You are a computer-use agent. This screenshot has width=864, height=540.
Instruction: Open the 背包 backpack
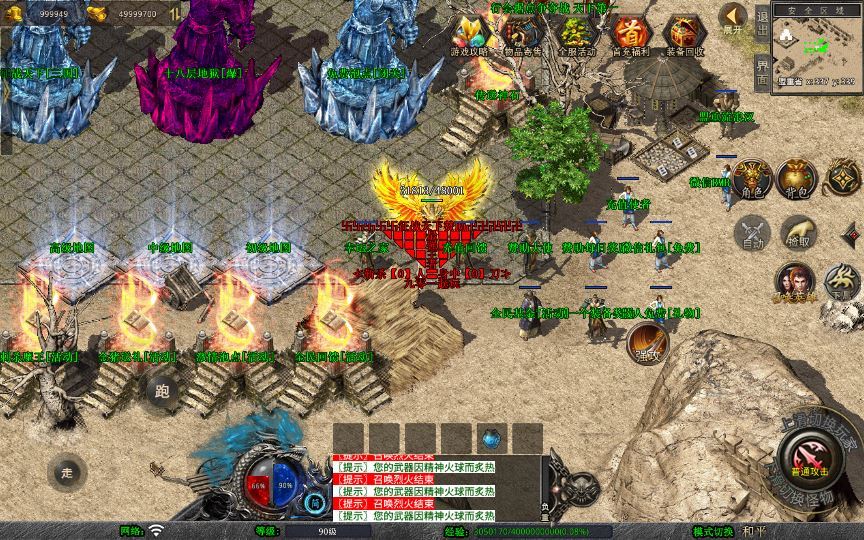coord(796,179)
